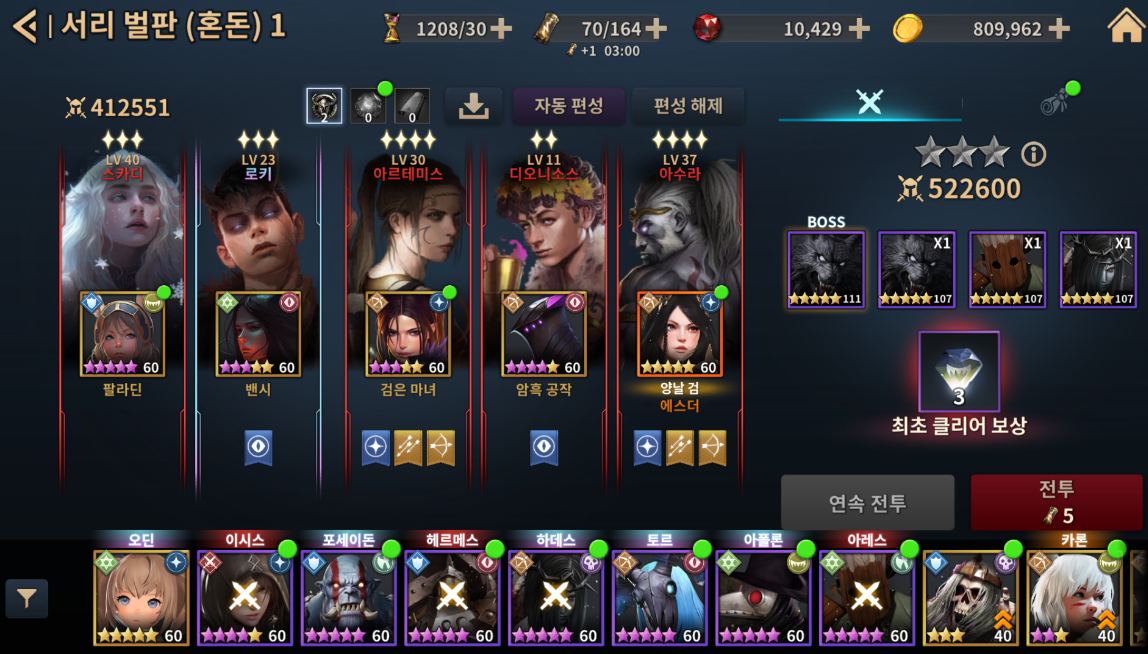Open the formation download/load icon
This screenshot has width=1148, height=654.
[x=473, y=106]
